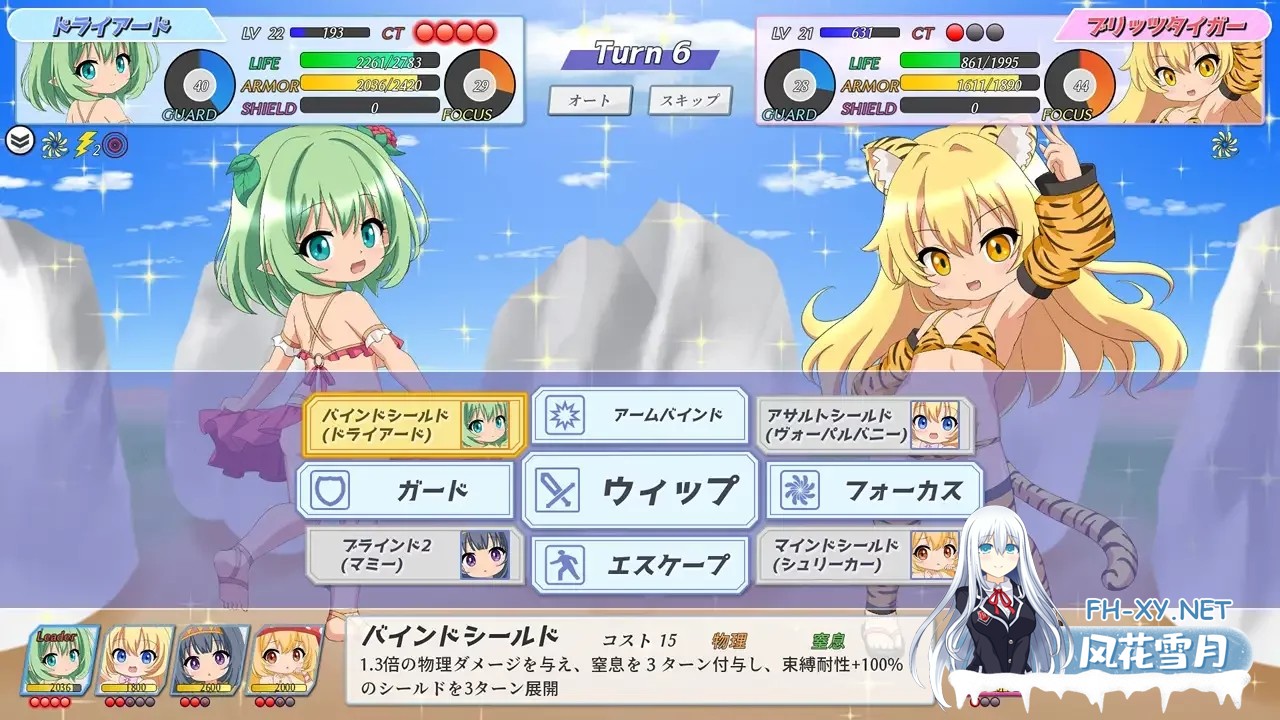Switch to the red-hooded party member portrait

(x=285, y=660)
